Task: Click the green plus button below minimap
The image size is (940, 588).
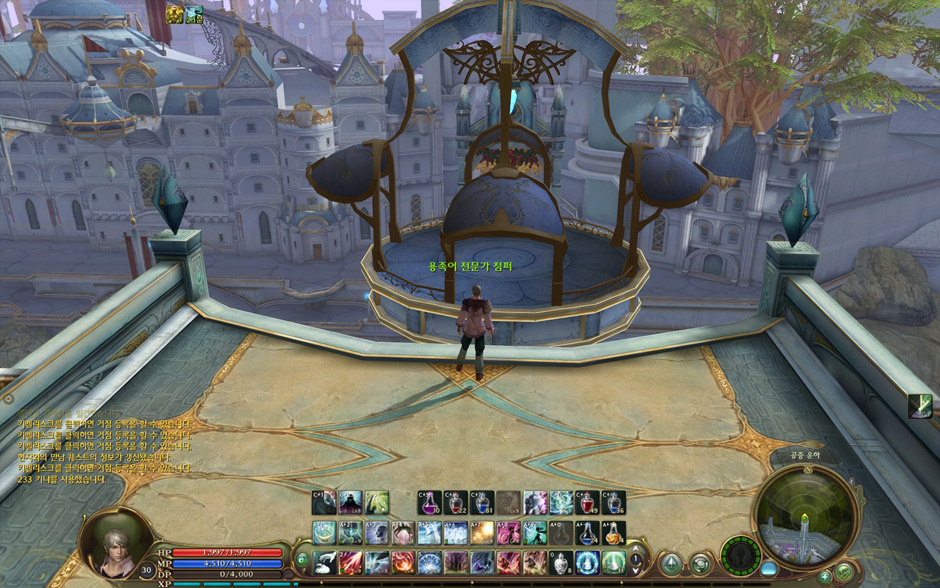Action: coord(826,577)
